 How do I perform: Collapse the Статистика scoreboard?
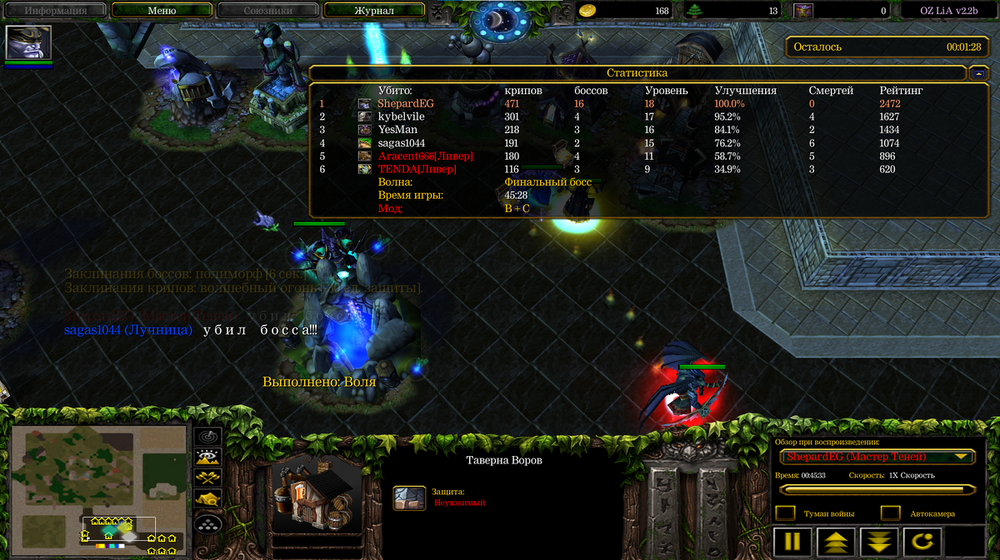point(977,73)
